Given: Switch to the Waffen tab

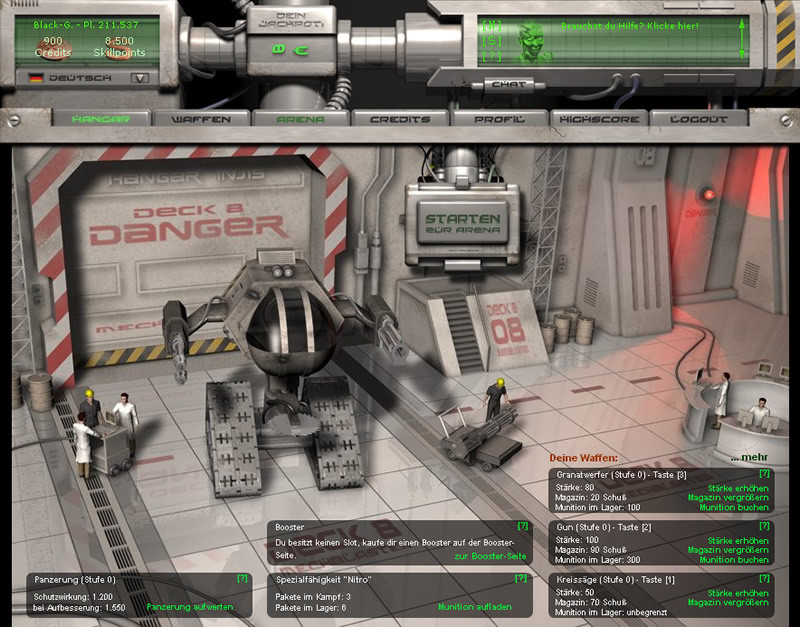Looking at the screenshot, I should [x=201, y=119].
